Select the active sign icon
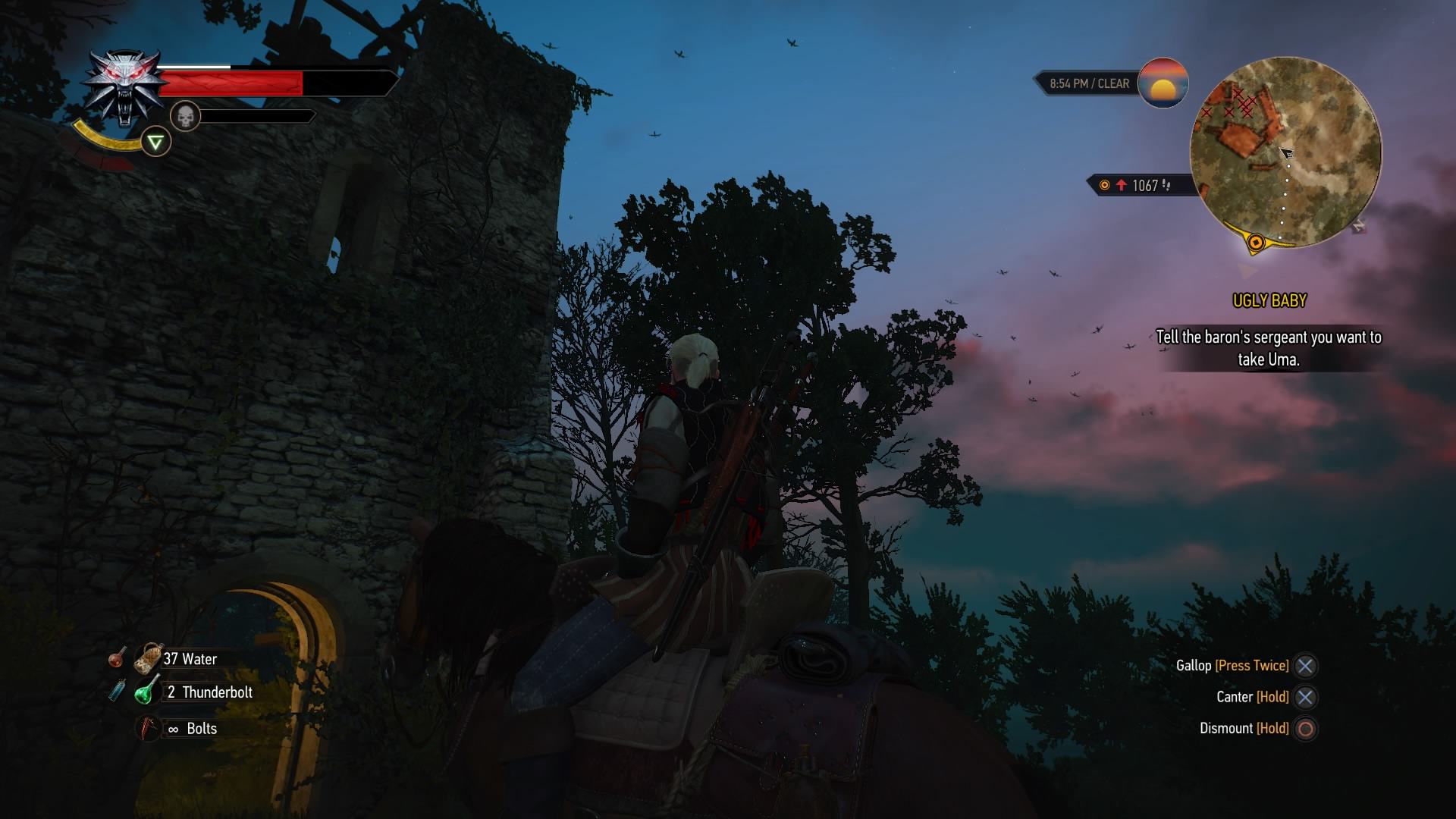1456x819 pixels. pos(155,142)
